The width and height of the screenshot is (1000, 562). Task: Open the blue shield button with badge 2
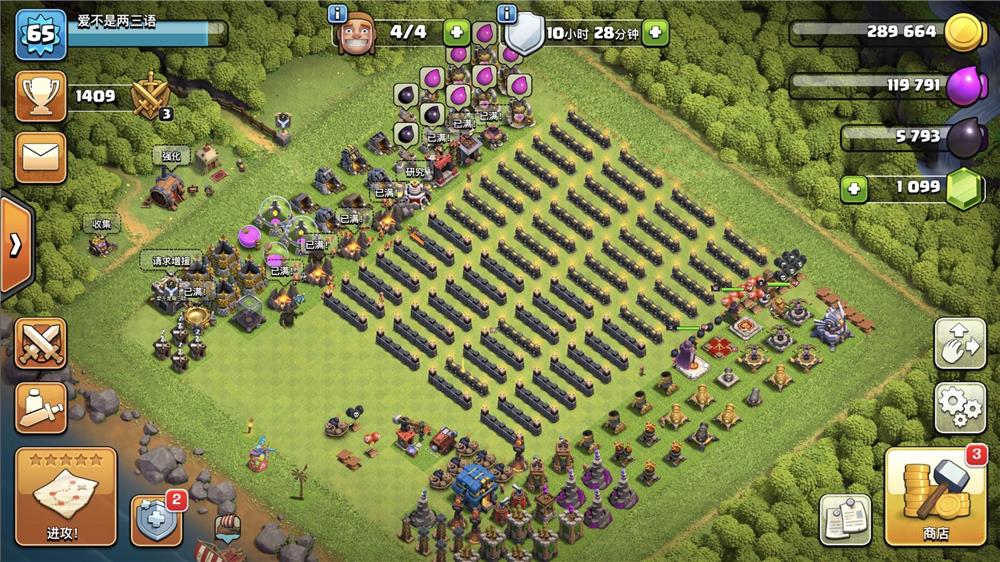coord(156,521)
